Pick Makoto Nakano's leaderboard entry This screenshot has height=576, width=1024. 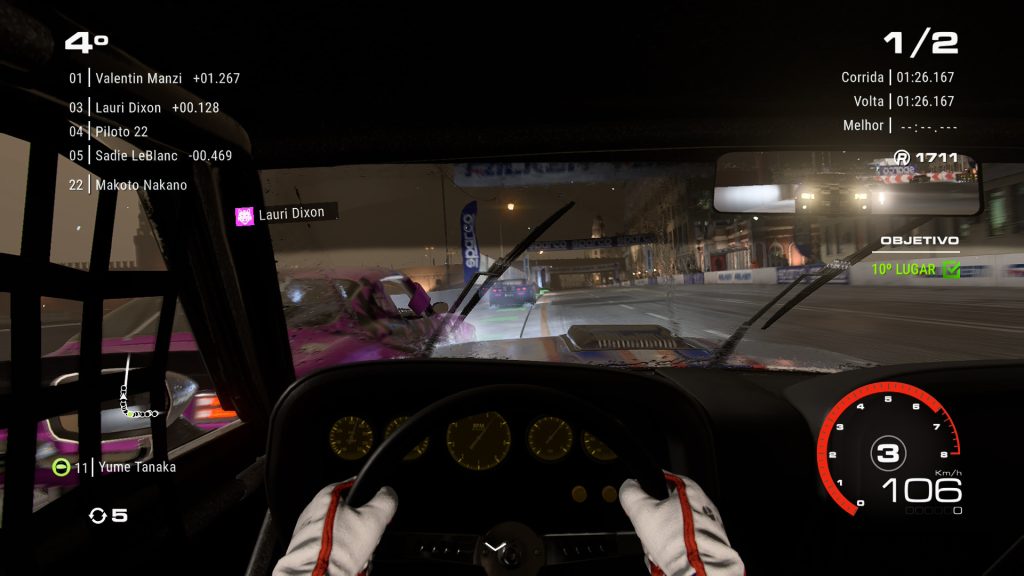coord(127,185)
